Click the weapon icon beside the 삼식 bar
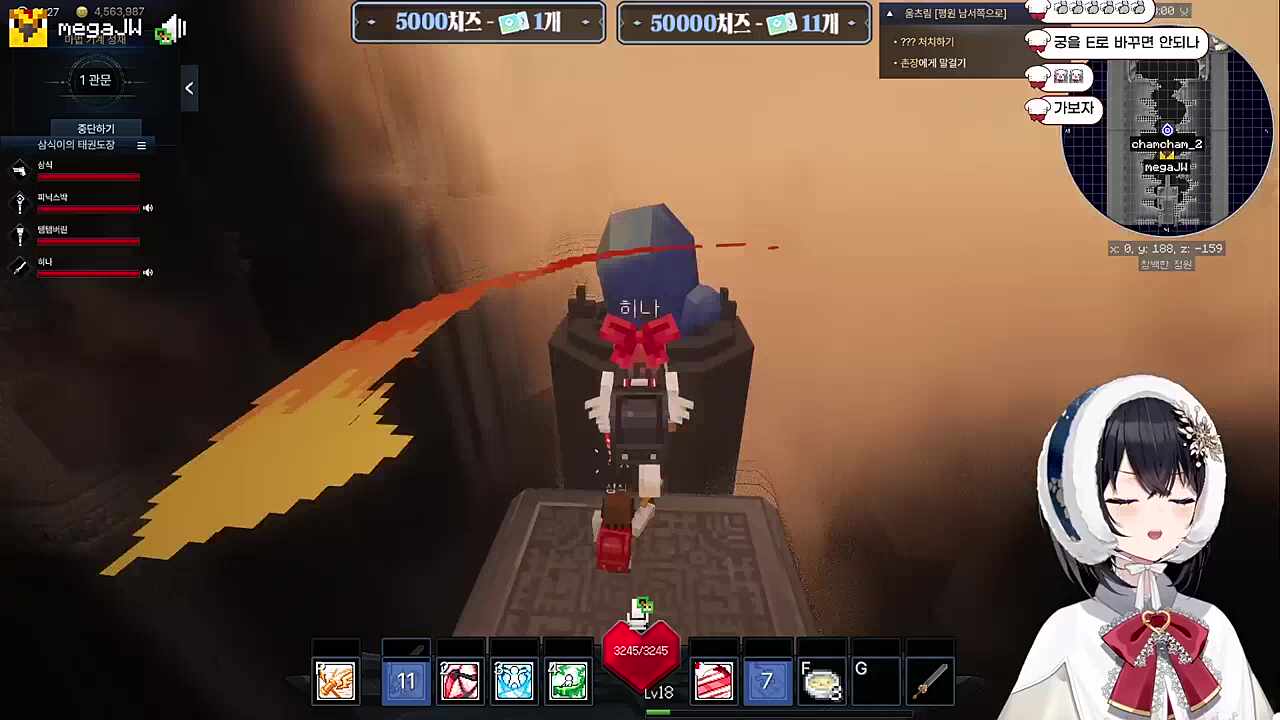1280x720 pixels. coord(20,169)
